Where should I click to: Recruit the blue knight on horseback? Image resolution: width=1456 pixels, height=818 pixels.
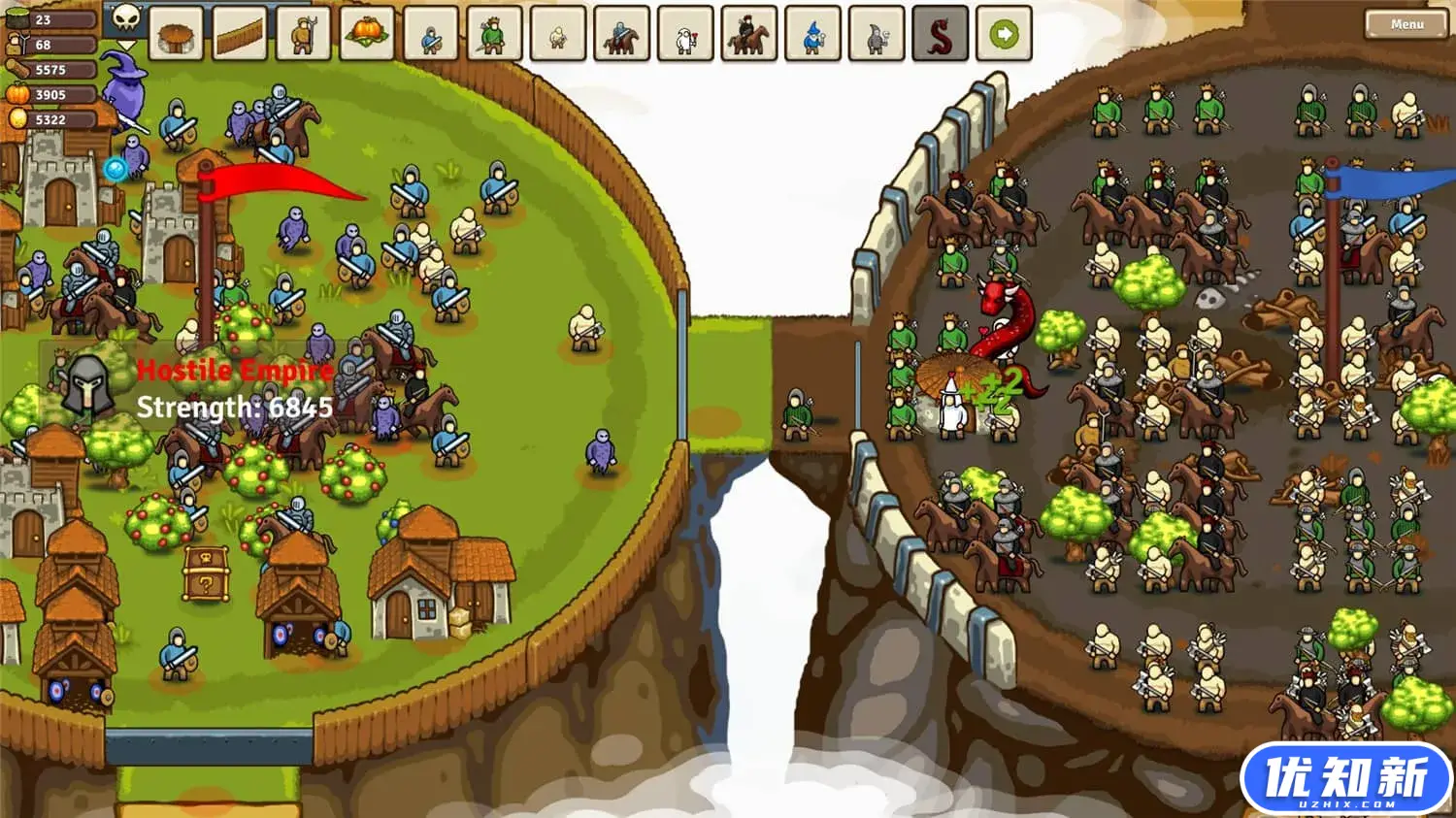tap(621, 35)
